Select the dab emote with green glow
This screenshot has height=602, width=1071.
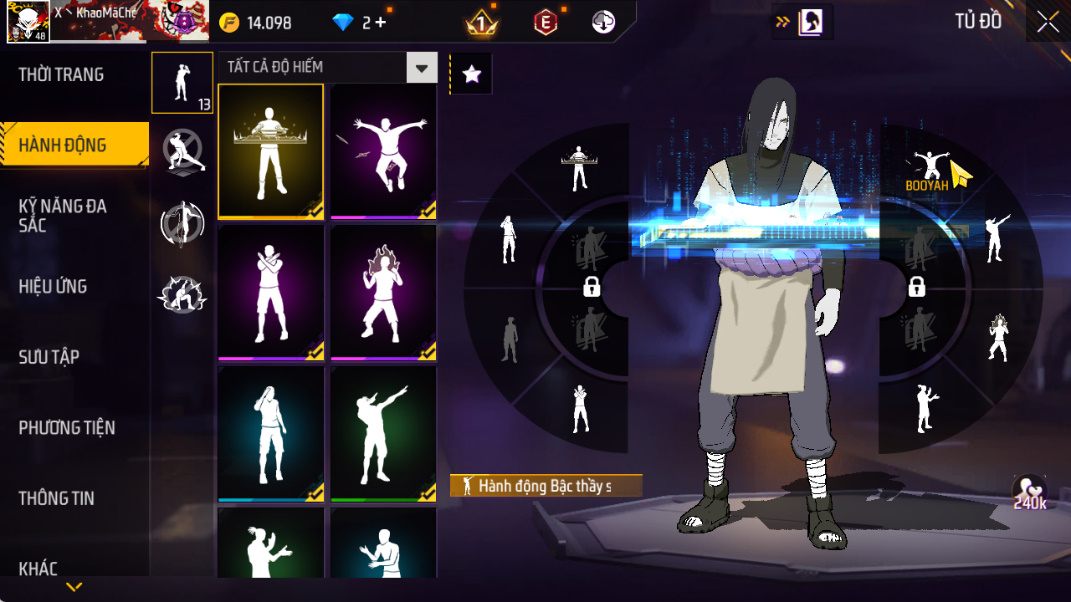383,433
